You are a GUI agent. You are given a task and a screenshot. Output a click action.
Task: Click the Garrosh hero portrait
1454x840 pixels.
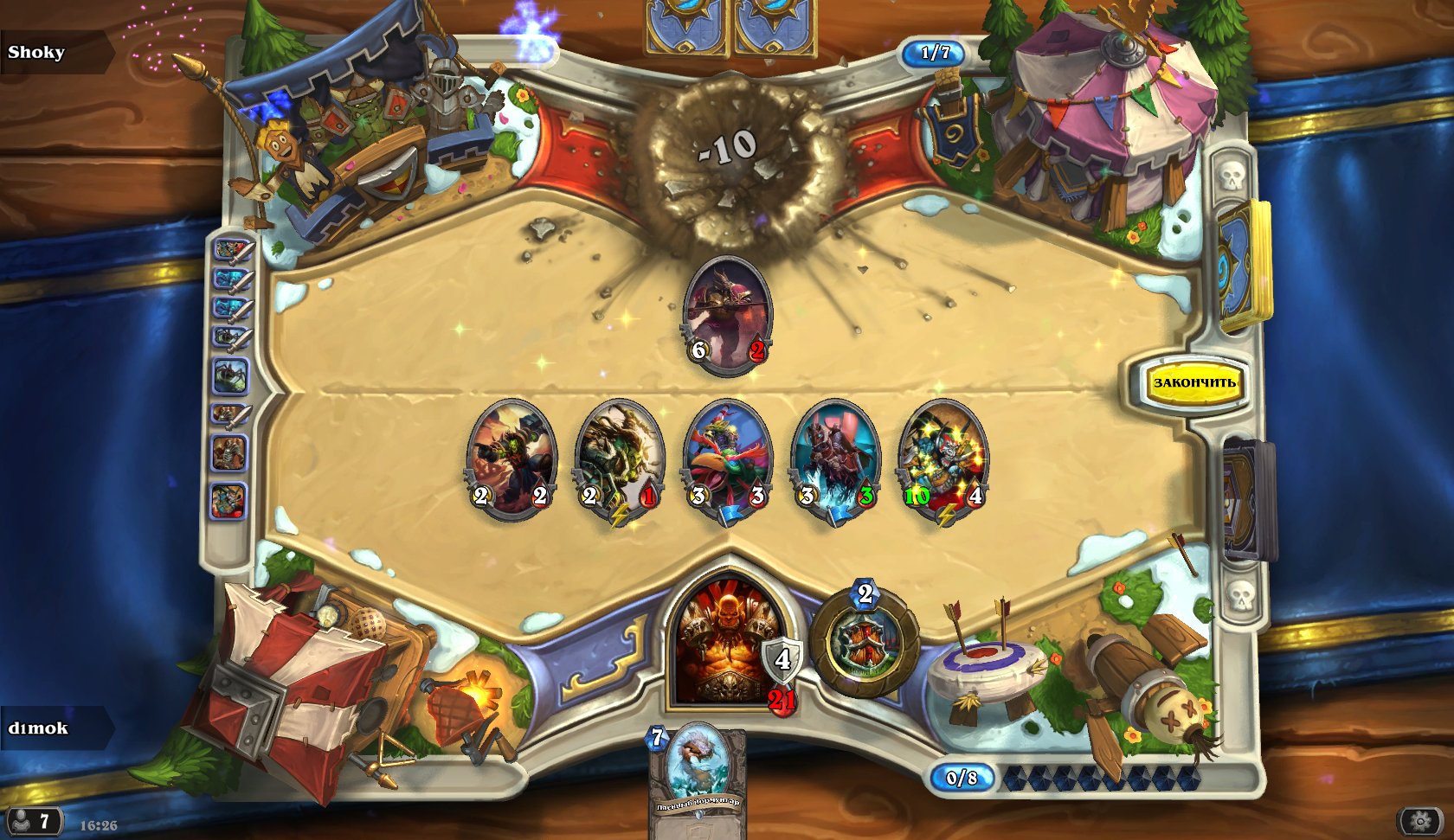(x=727, y=644)
